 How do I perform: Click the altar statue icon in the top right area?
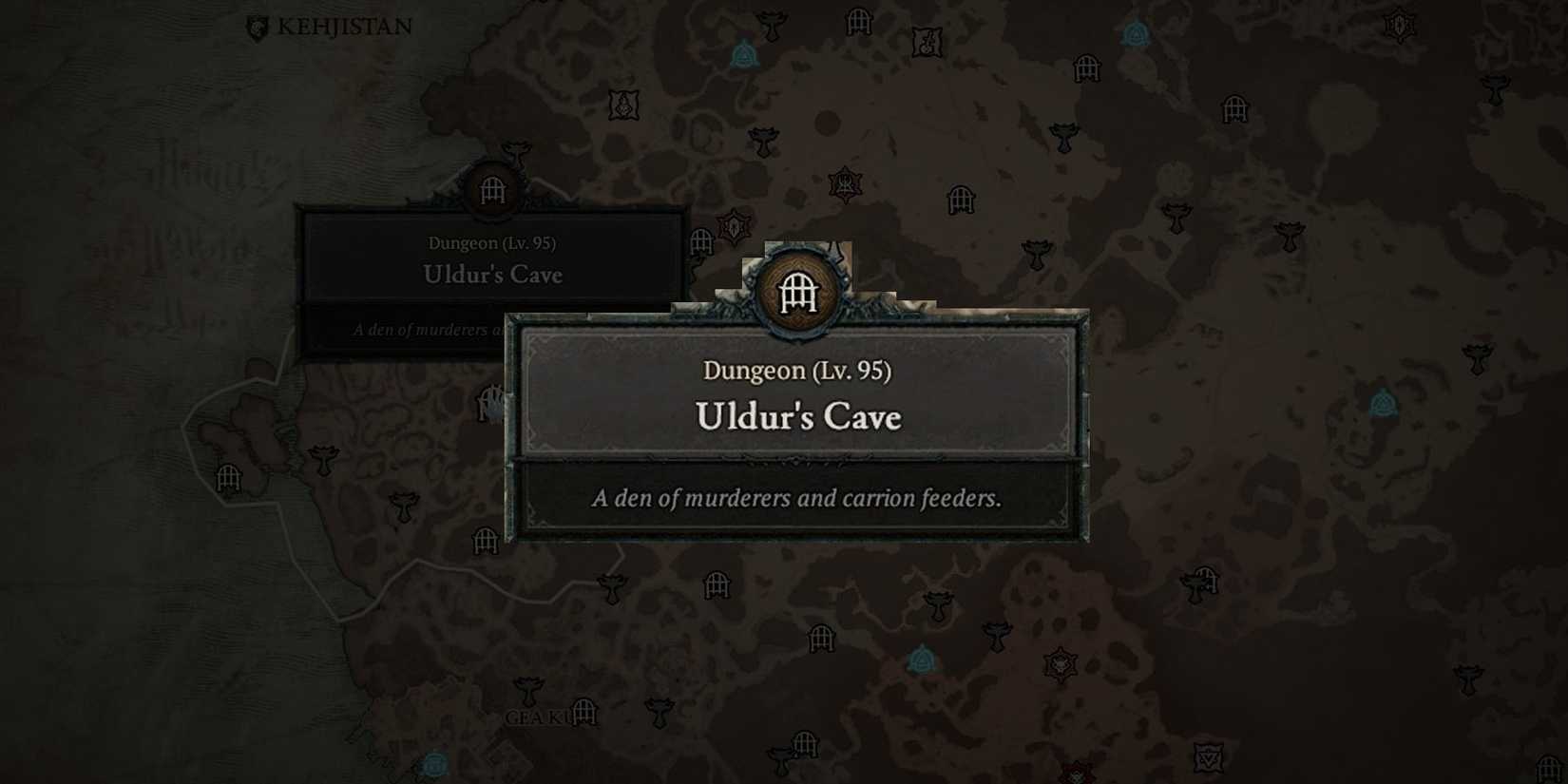tap(1137, 34)
